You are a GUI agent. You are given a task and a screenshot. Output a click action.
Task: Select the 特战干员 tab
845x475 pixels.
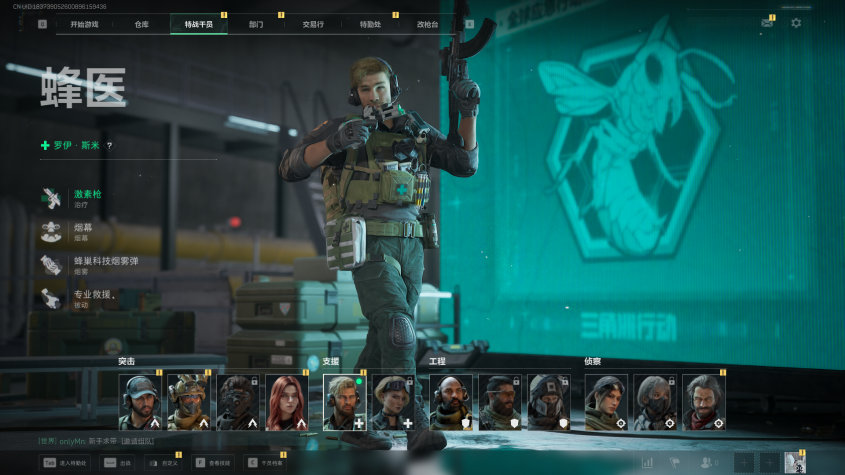point(198,24)
